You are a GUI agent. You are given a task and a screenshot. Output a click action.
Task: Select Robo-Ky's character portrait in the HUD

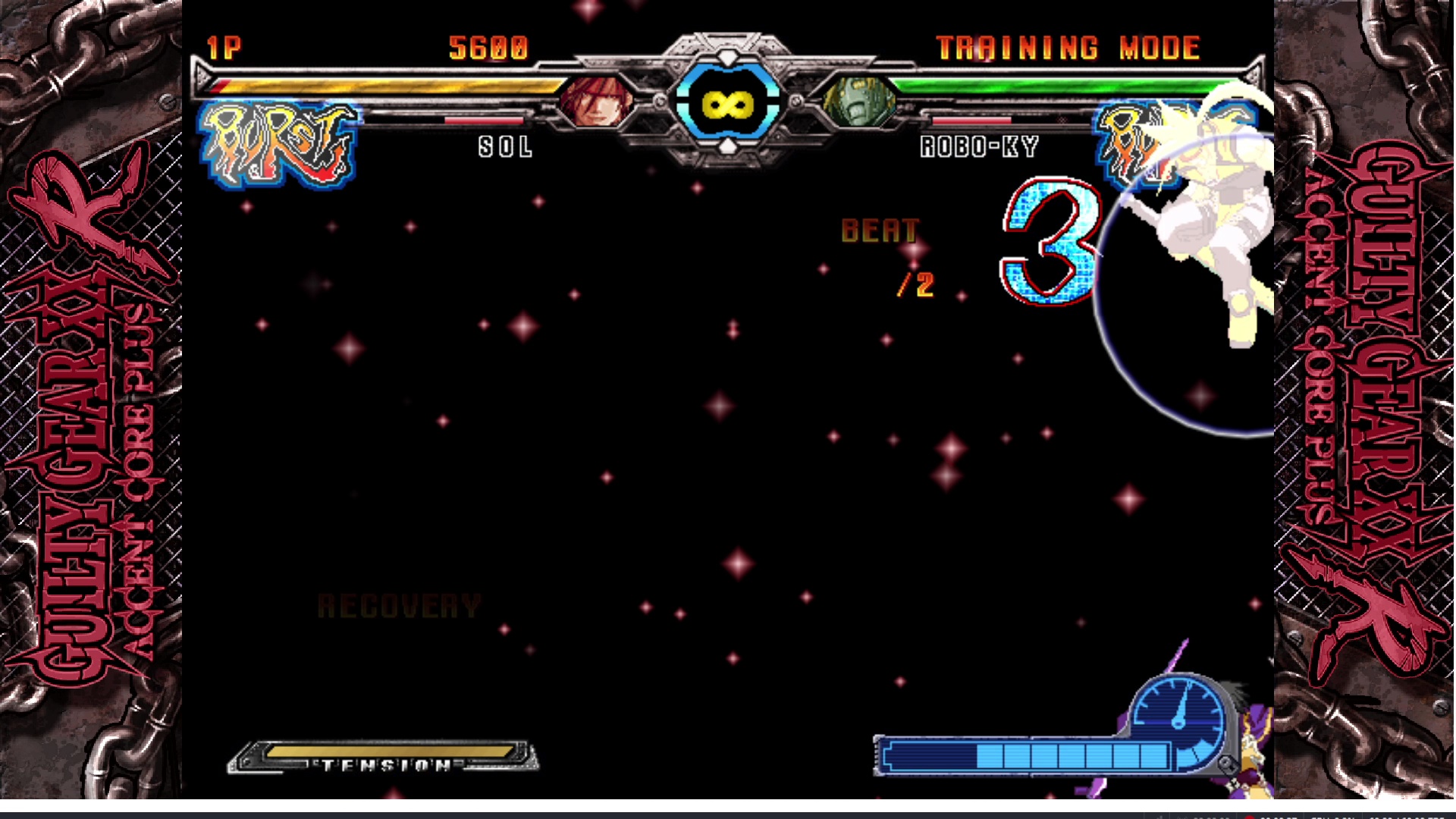click(x=861, y=102)
